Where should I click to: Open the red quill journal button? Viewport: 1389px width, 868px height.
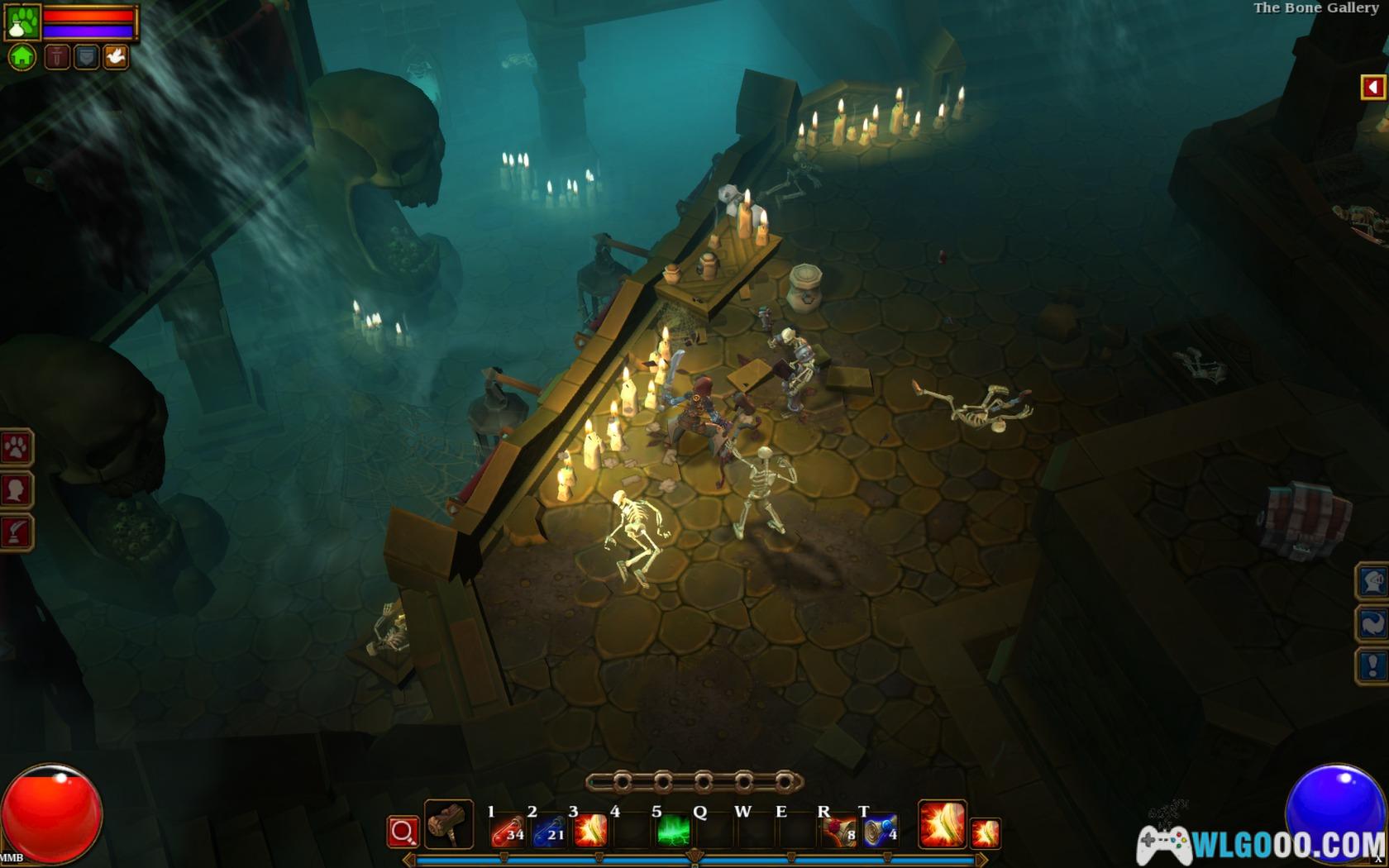17,532
